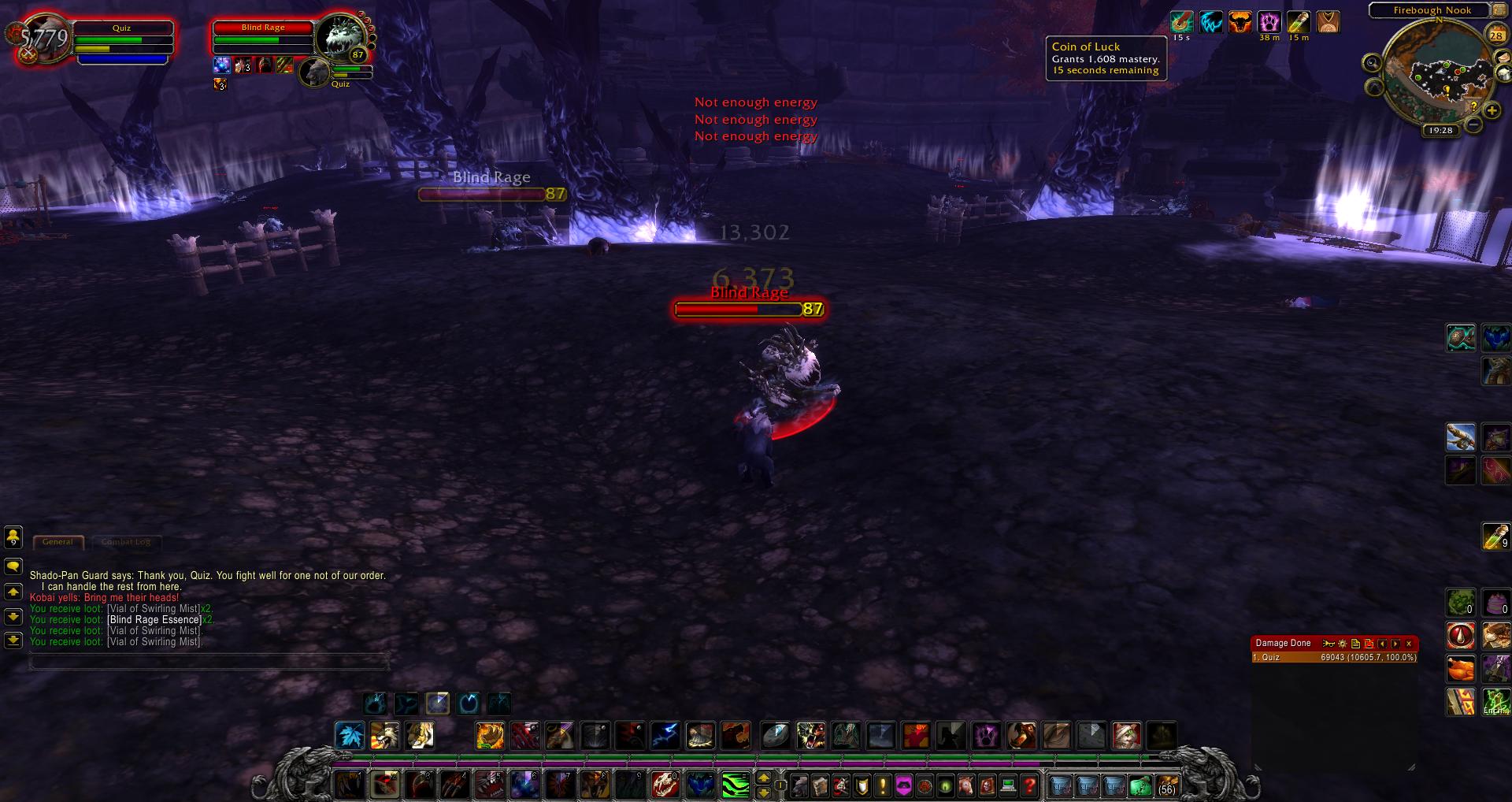Click the Quiz player unit frame

[121, 40]
